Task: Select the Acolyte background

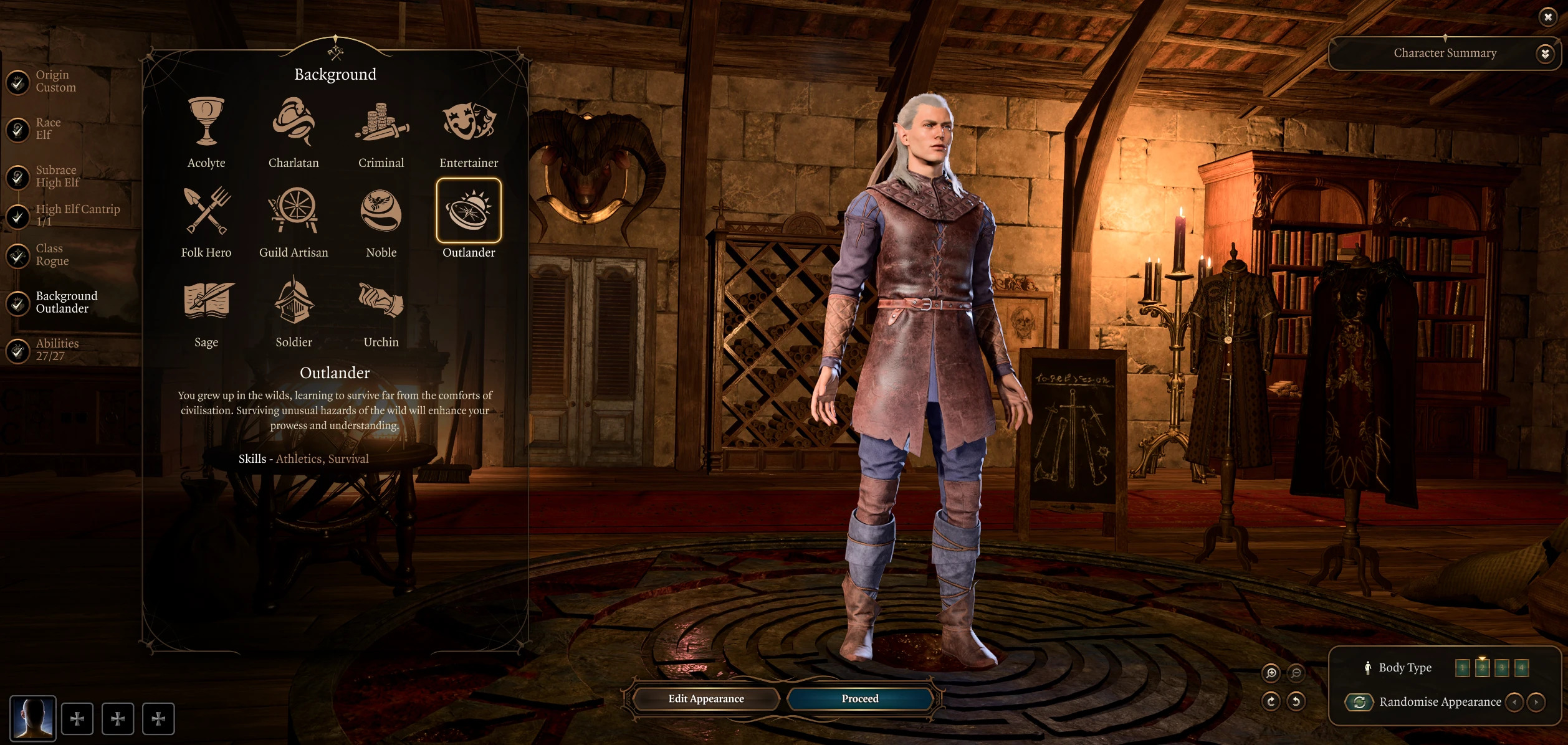Action: coord(206,121)
